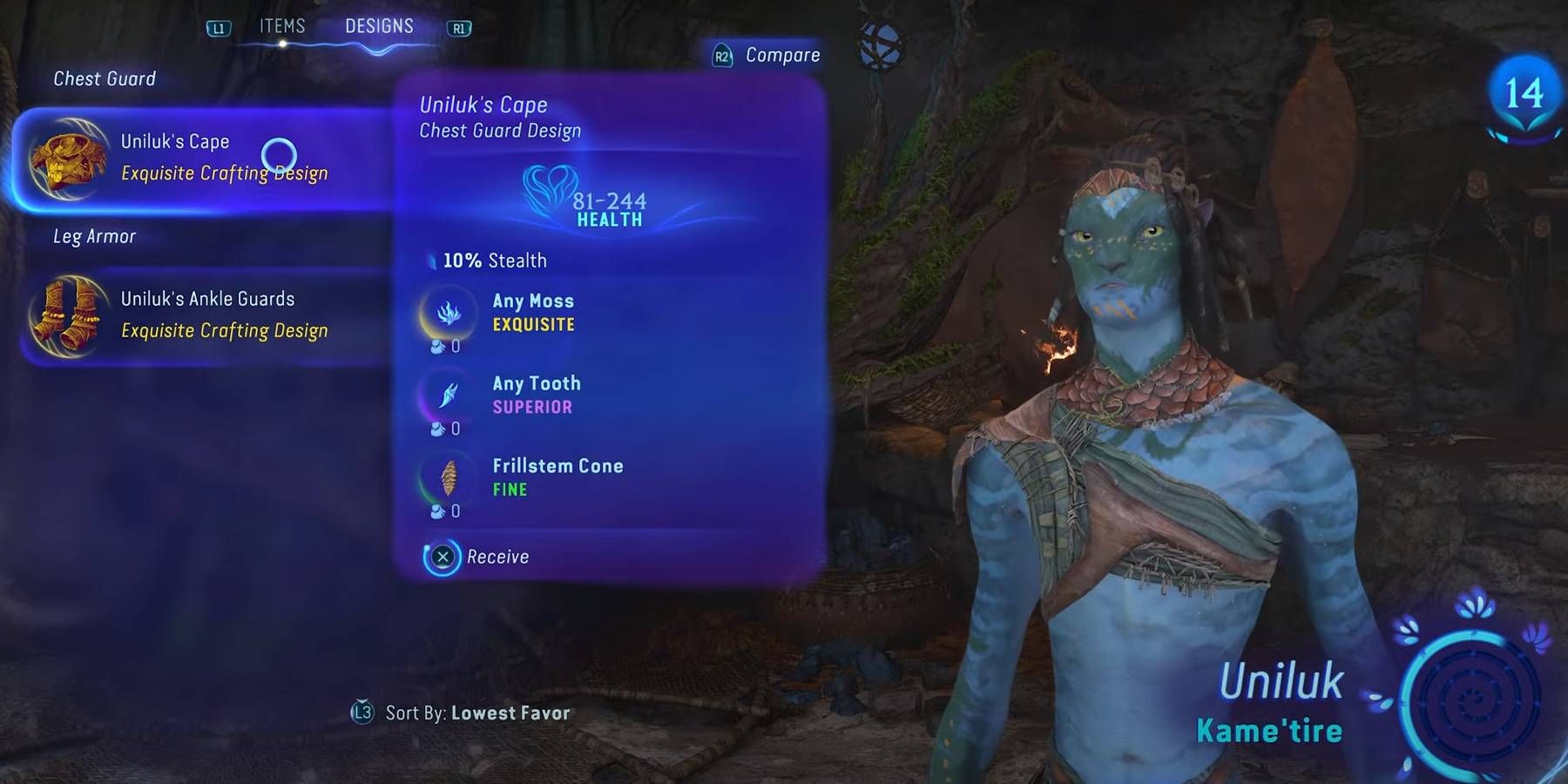Inspect the Any Moss ingredient icon
Viewport: 1568px width, 784px height.
449,313
